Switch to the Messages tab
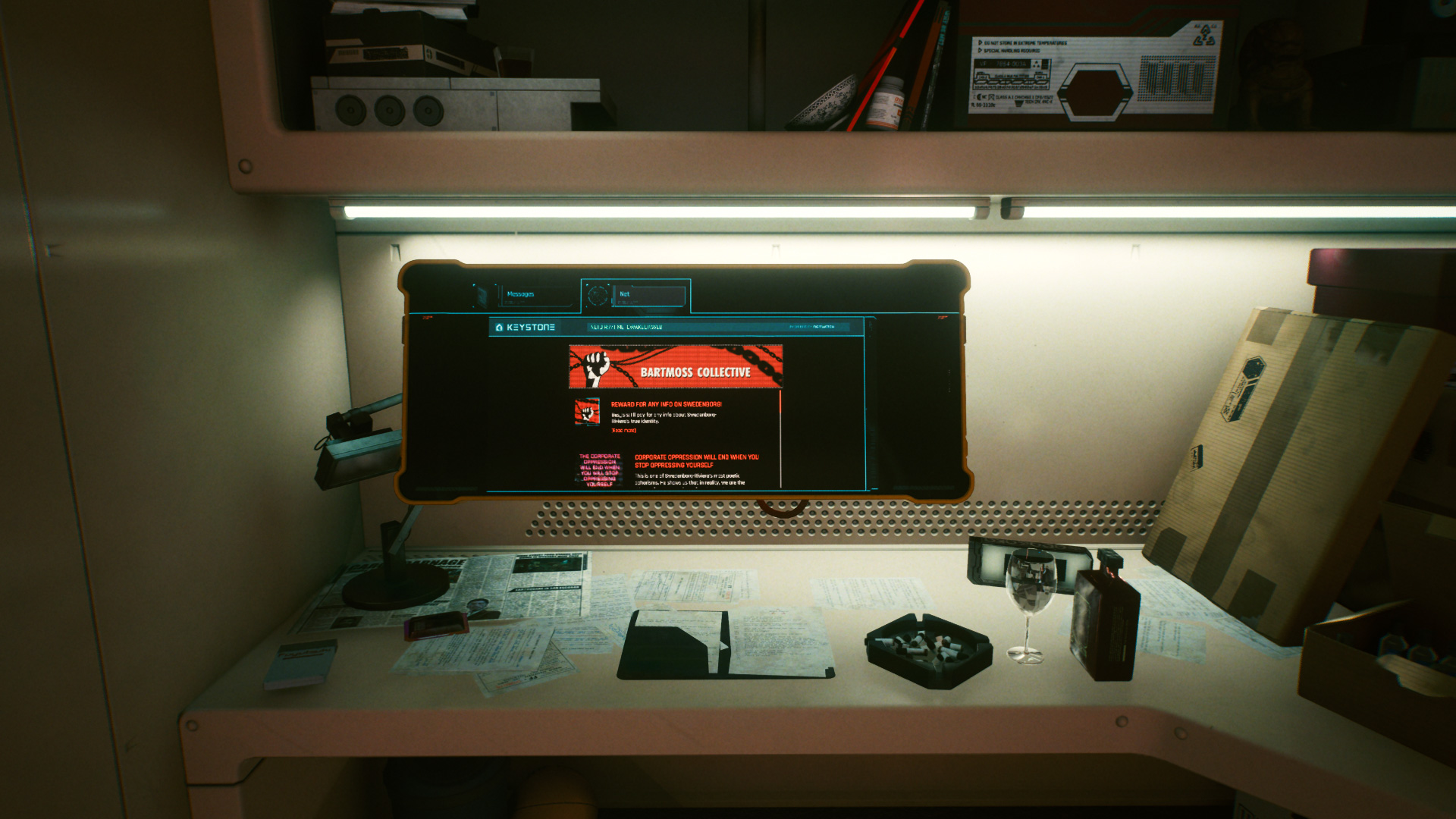The width and height of the screenshot is (1456, 819). [x=523, y=295]
